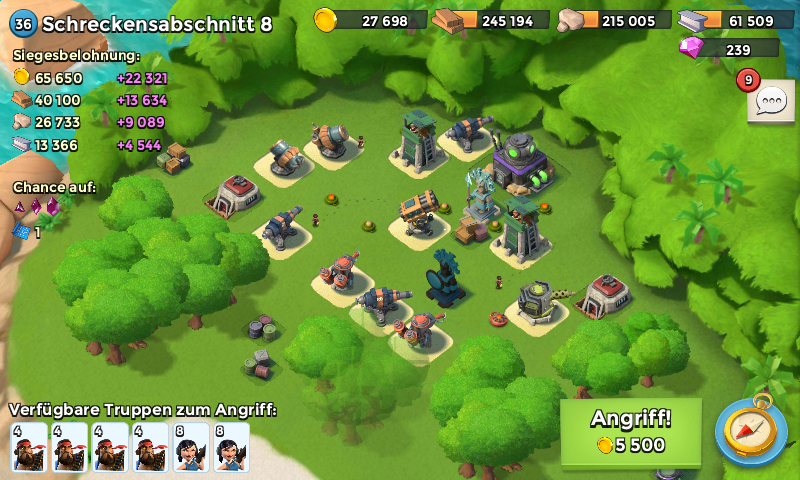Open the purple diamonds counter
800x480 pixels.
(x=728, y=49)
